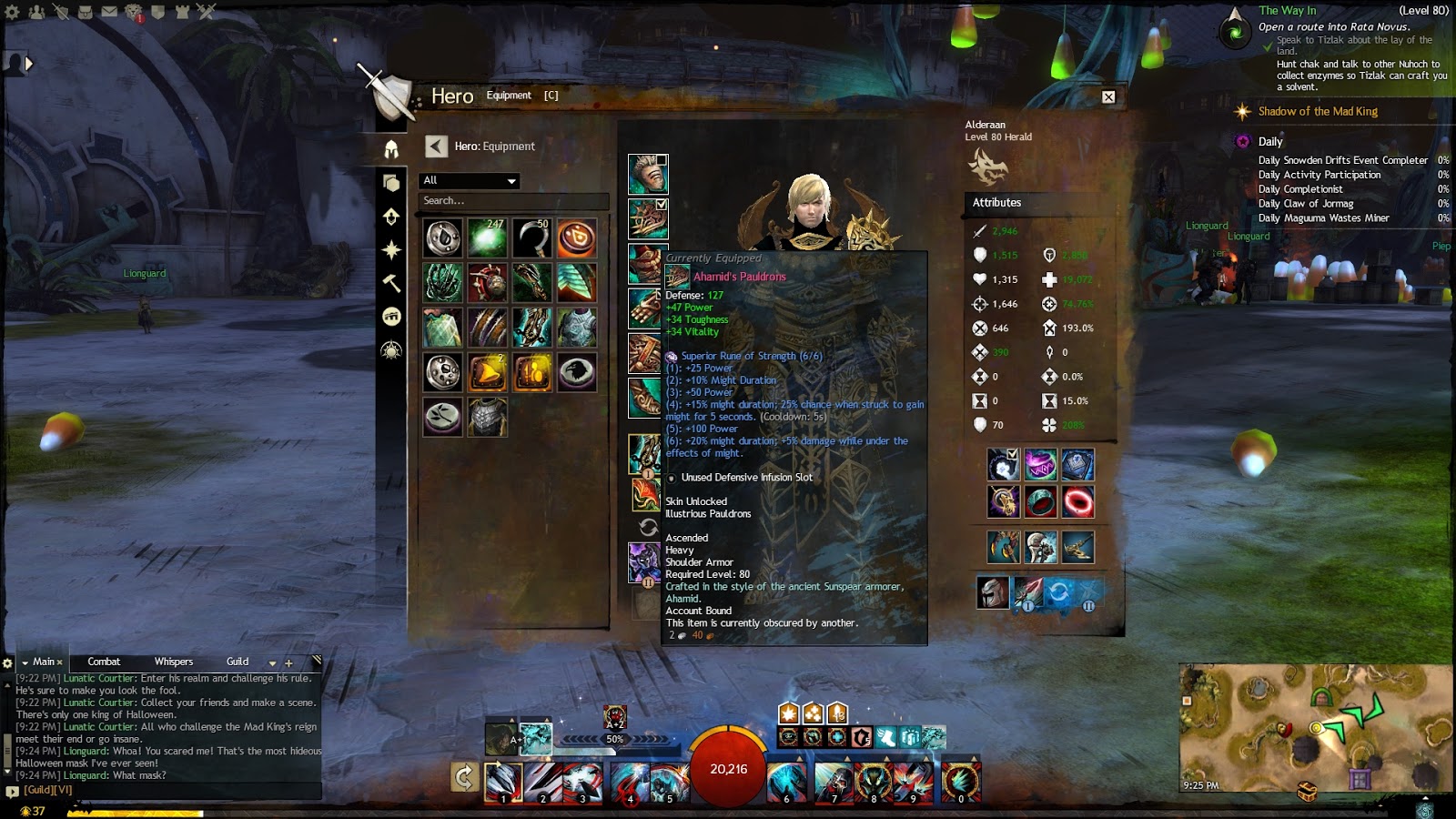1456x819 pixels.
Task: Switch to the Combat chat tab
Action: click(104, 662)
